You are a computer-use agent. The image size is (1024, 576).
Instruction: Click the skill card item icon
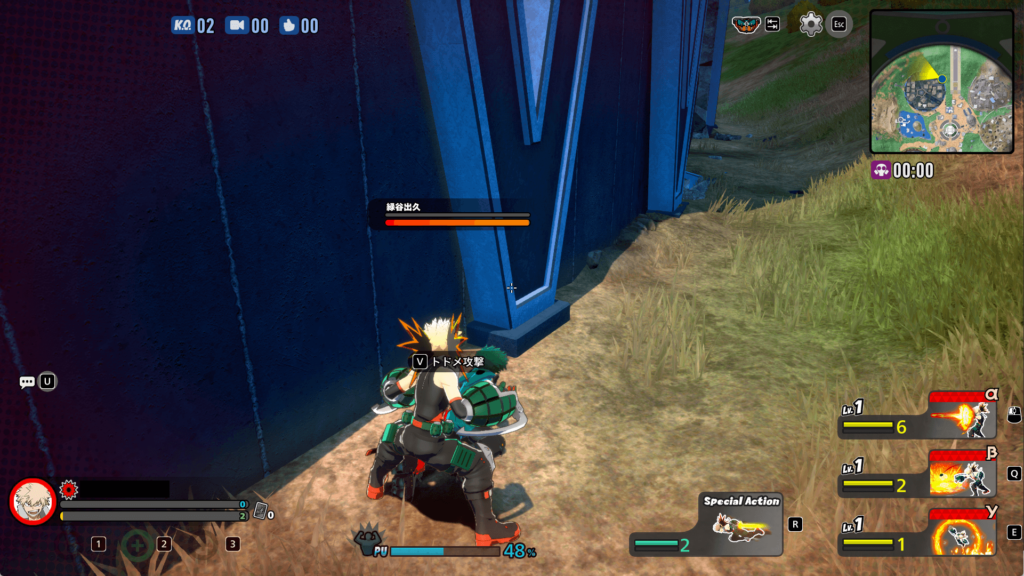(x=260, y=510)
